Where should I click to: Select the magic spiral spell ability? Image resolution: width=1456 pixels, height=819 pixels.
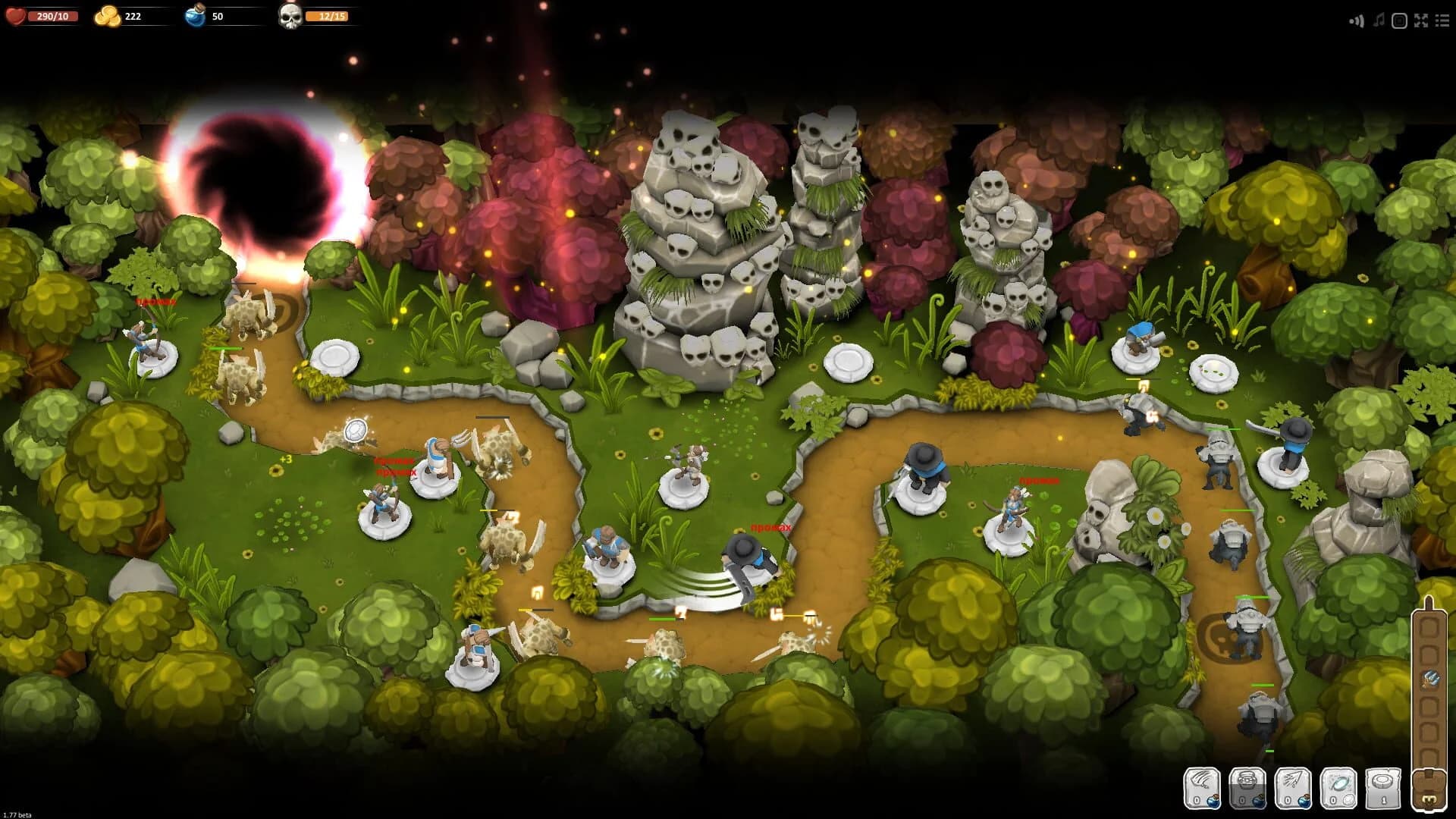(x=1339, y=789)
